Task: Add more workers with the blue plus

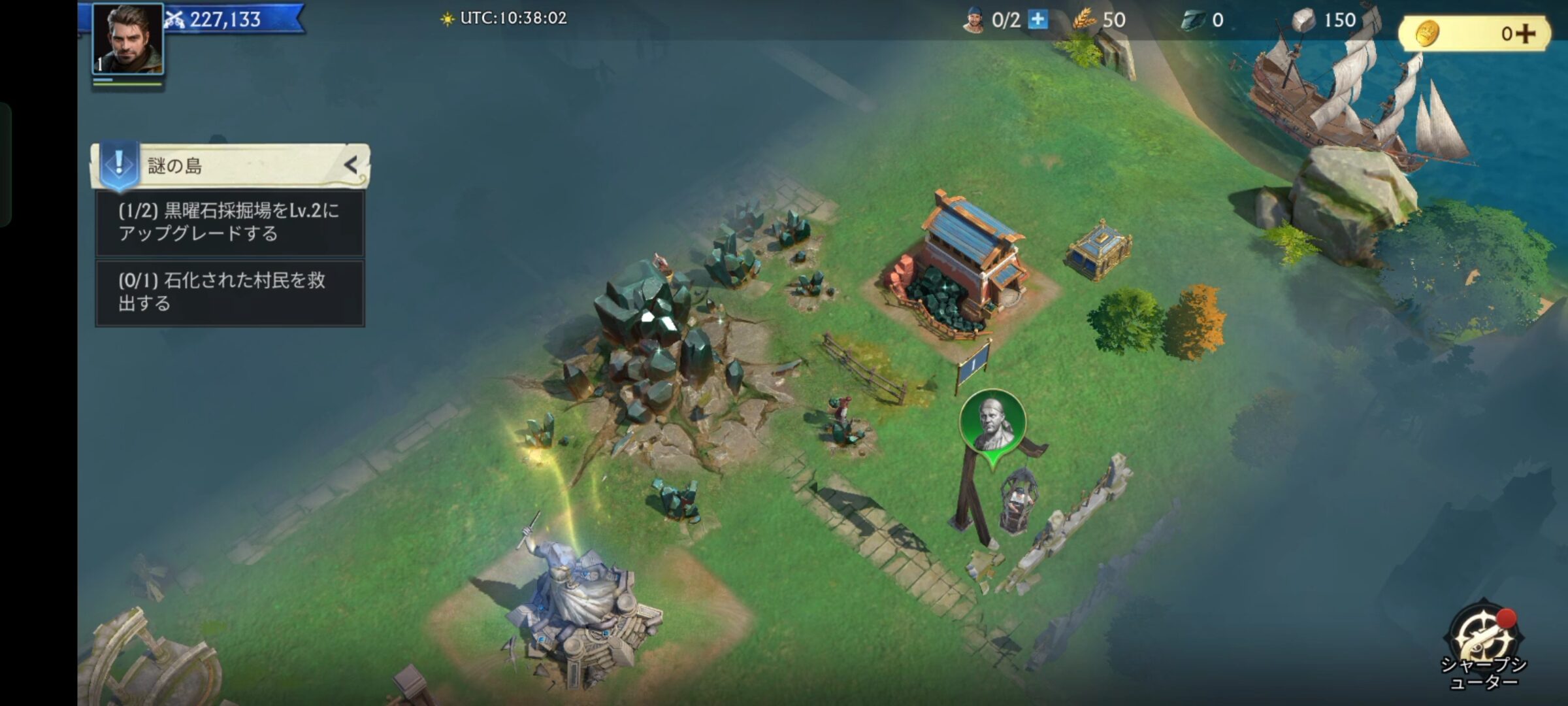Action: point(1037,20)
